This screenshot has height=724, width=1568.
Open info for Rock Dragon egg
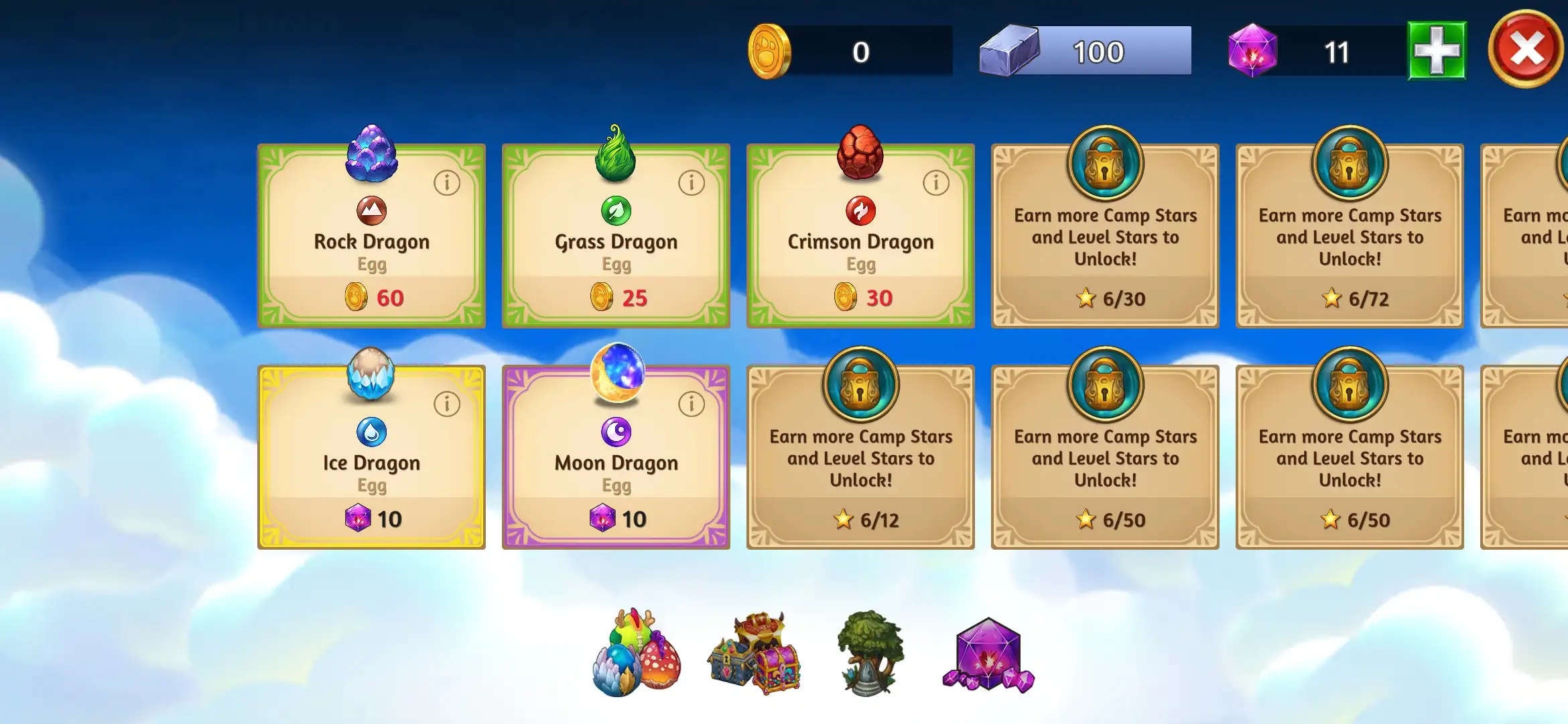446,182
